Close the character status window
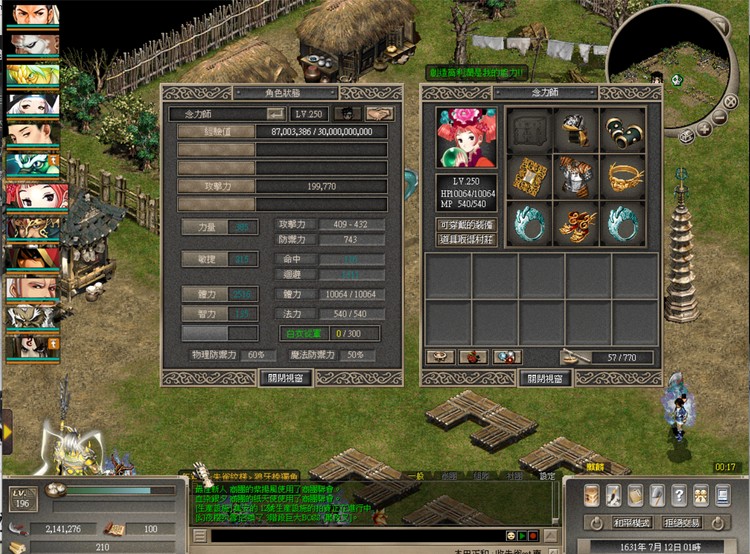The height and width of the screenshot is (554, 750). [x=286, y=378]
